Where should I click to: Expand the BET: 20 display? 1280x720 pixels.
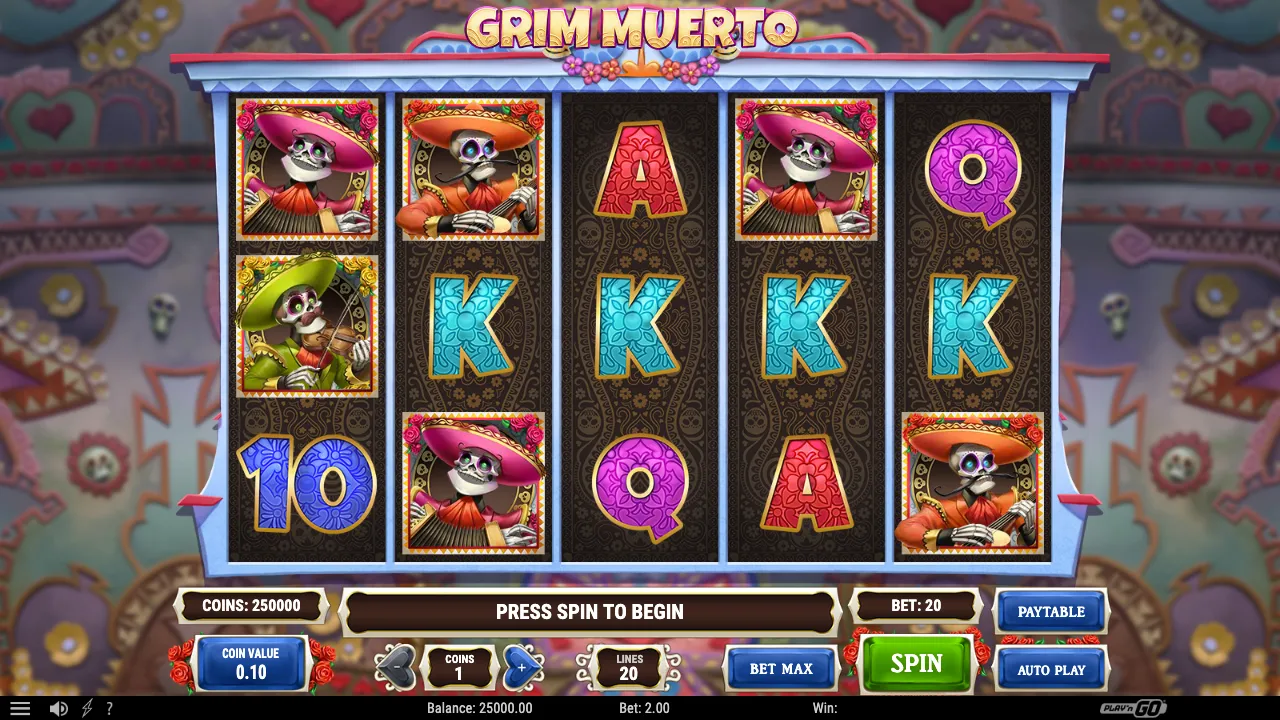916,605
